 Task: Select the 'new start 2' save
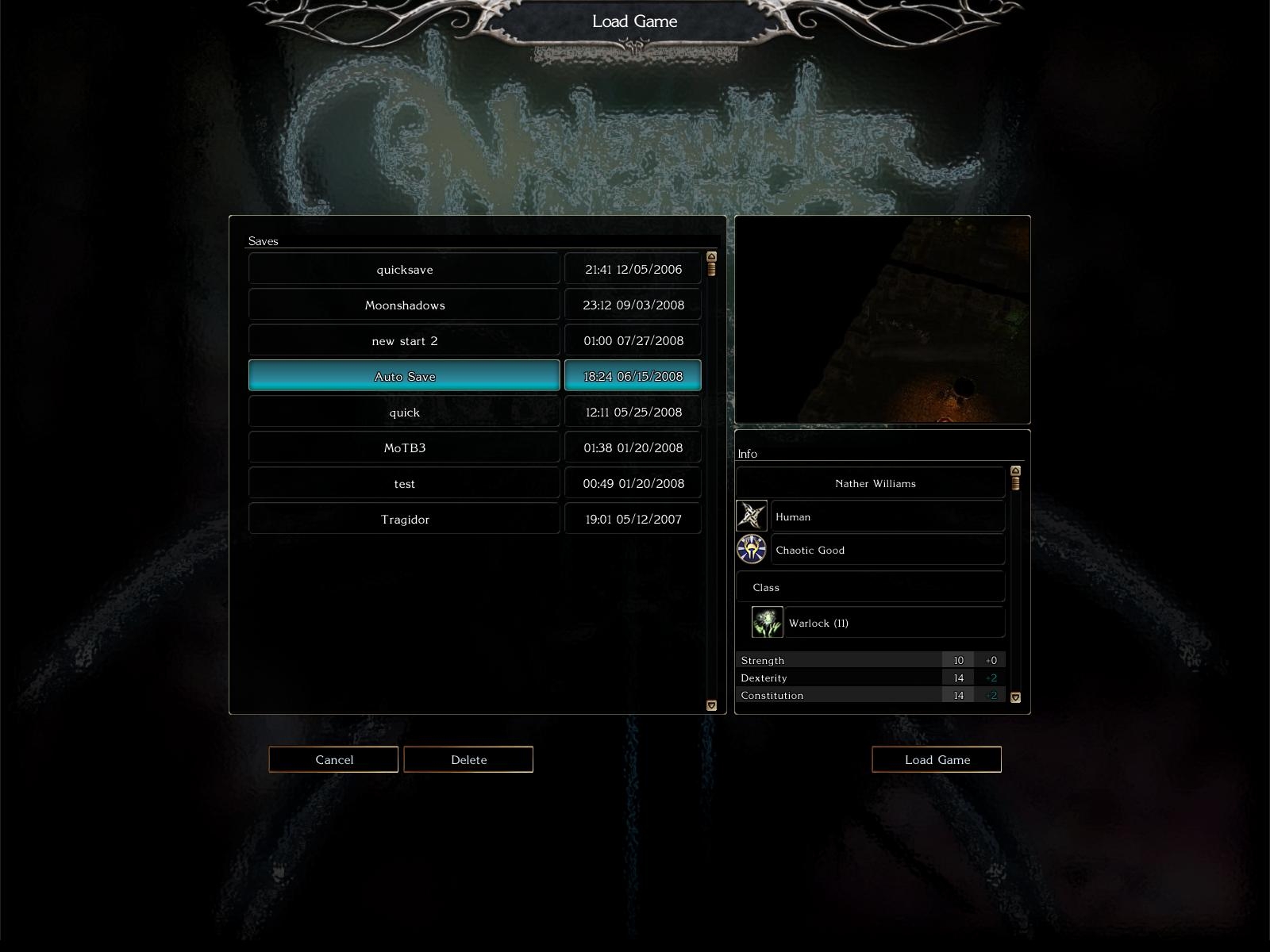404,340
